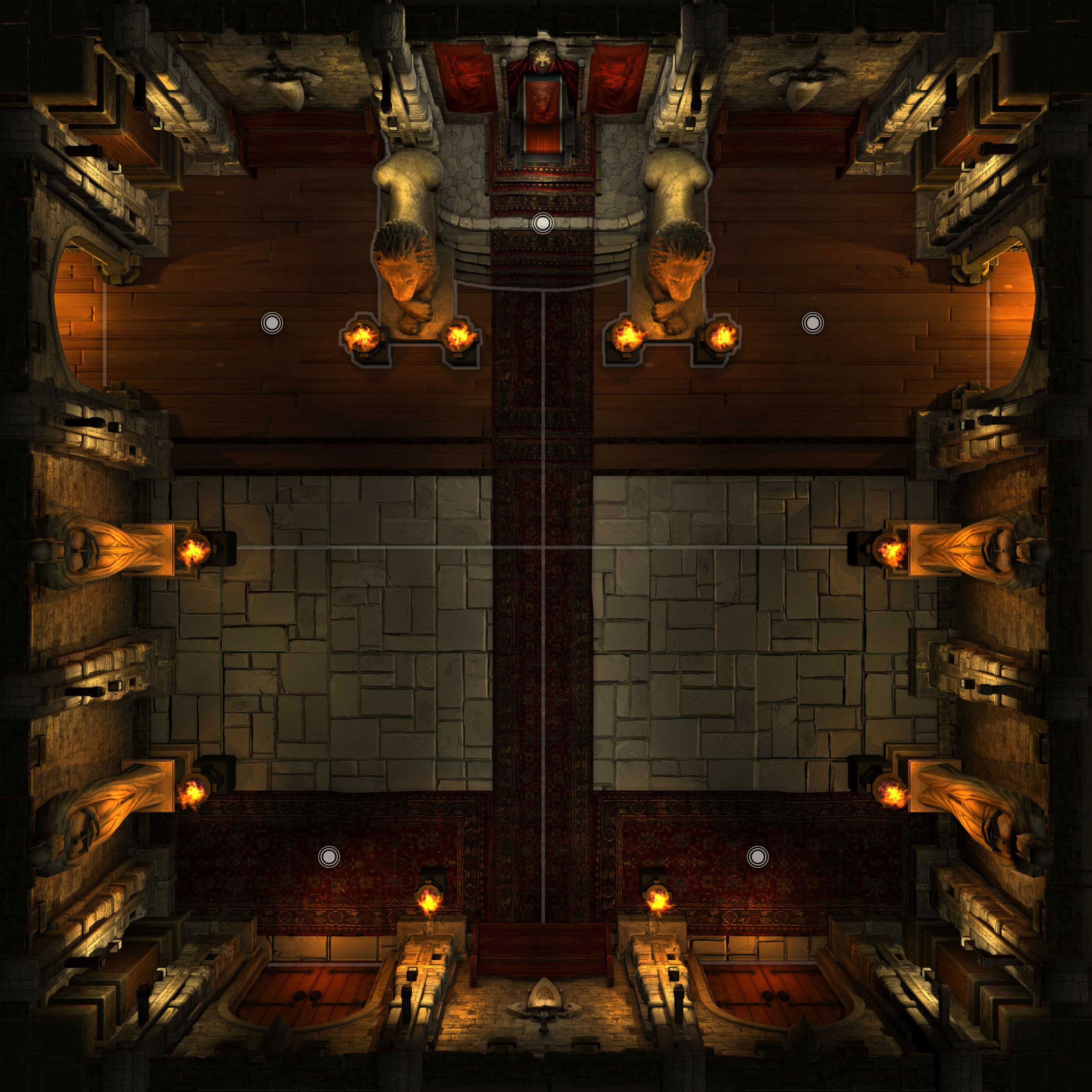Click the circle marker beside the left archway
Screen dimensions: 1092x1092
pos(272,323)
